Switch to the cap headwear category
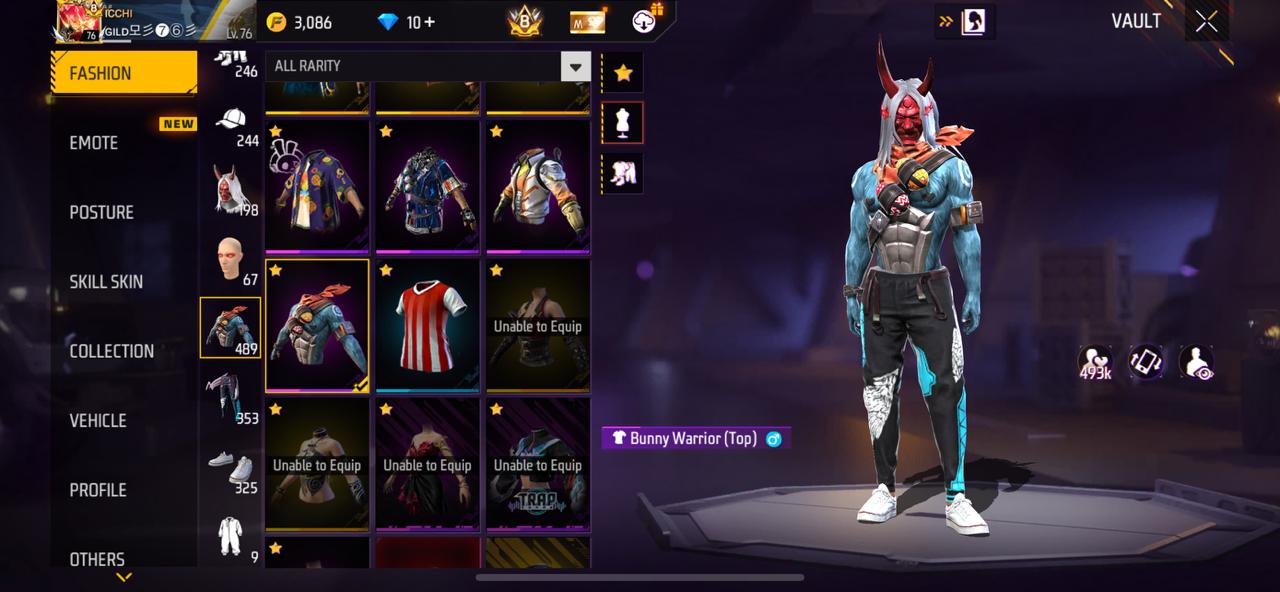 point(231,125)
